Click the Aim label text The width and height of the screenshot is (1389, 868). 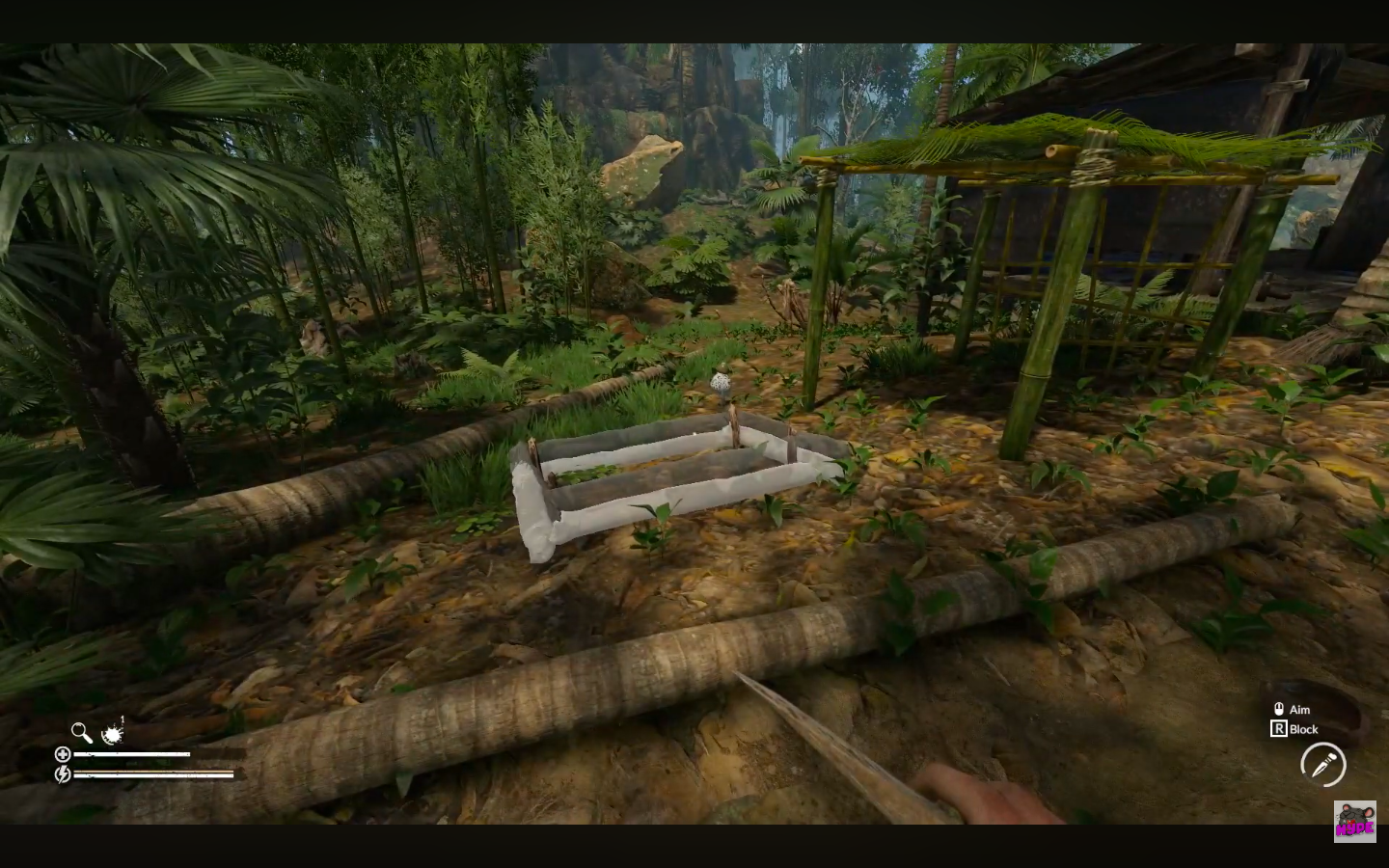1300,709
